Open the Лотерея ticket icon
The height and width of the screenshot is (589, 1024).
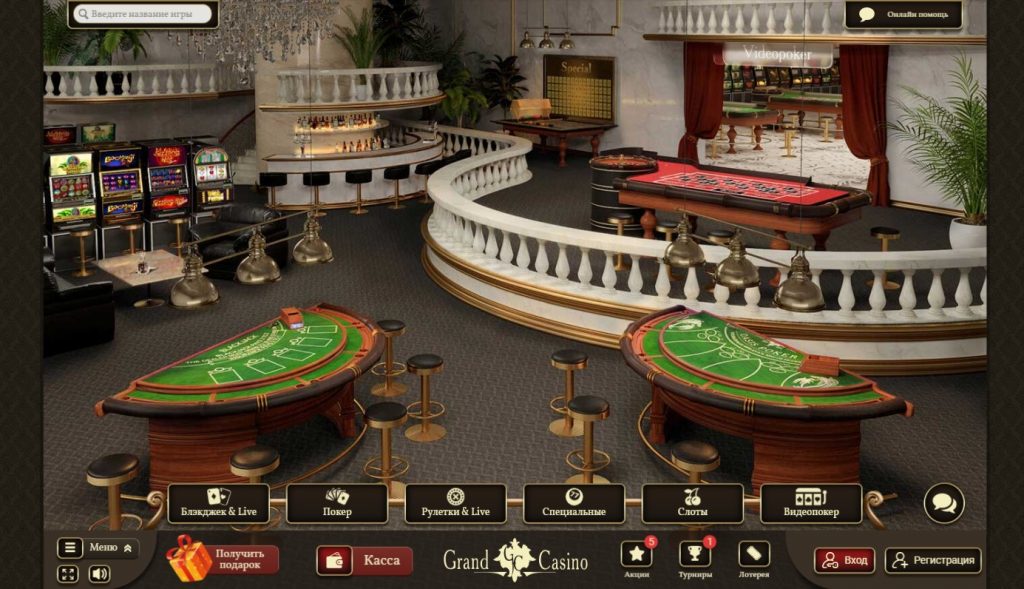pyautogui.click(x=753, y=556)
